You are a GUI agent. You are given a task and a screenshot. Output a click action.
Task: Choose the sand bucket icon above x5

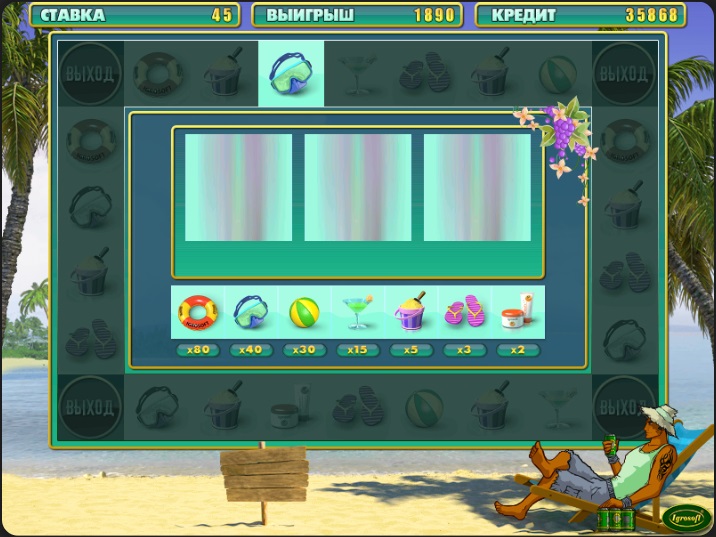[x=411, y=313]
